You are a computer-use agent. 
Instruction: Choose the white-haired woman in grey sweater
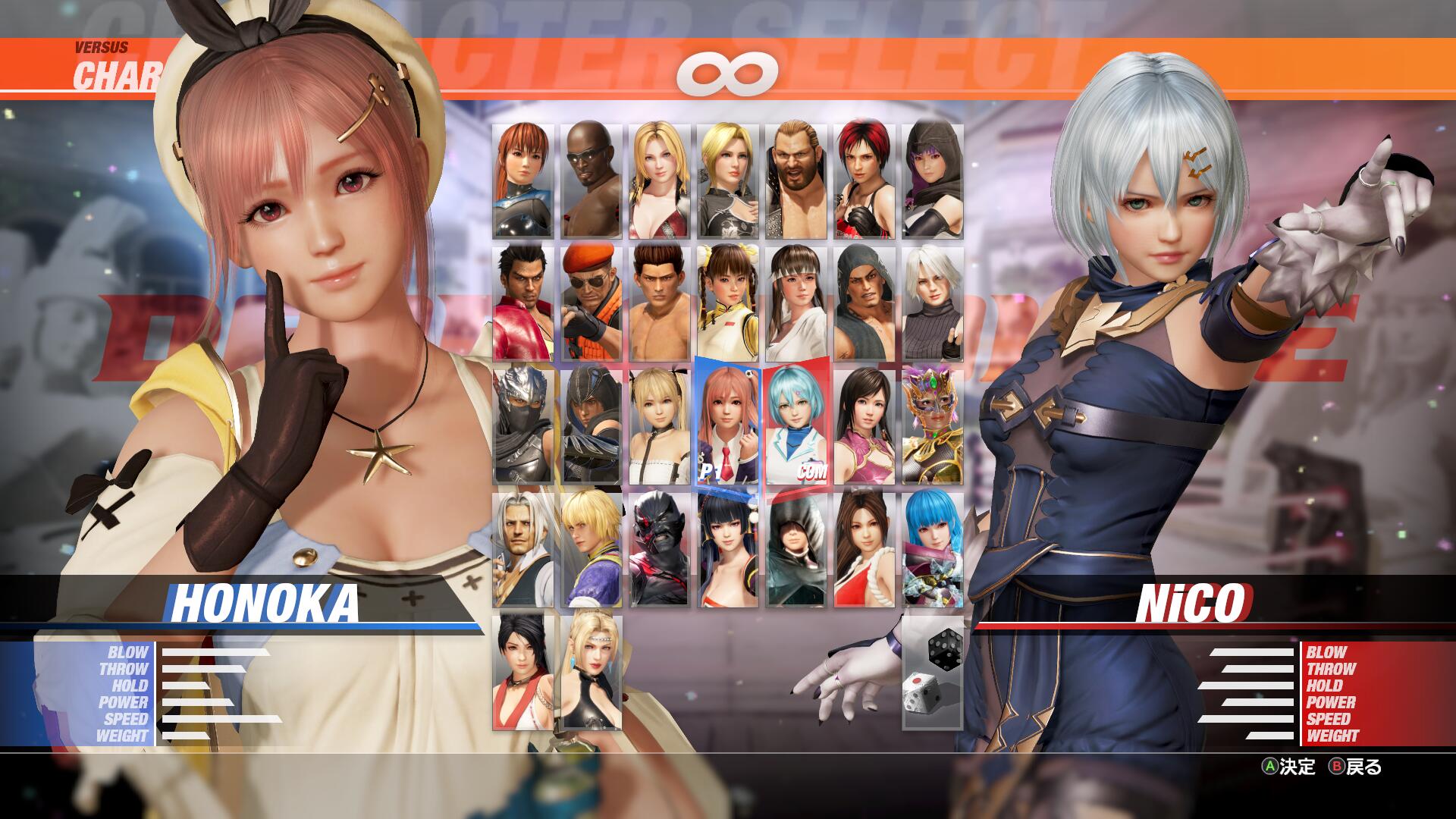(933, 303)
